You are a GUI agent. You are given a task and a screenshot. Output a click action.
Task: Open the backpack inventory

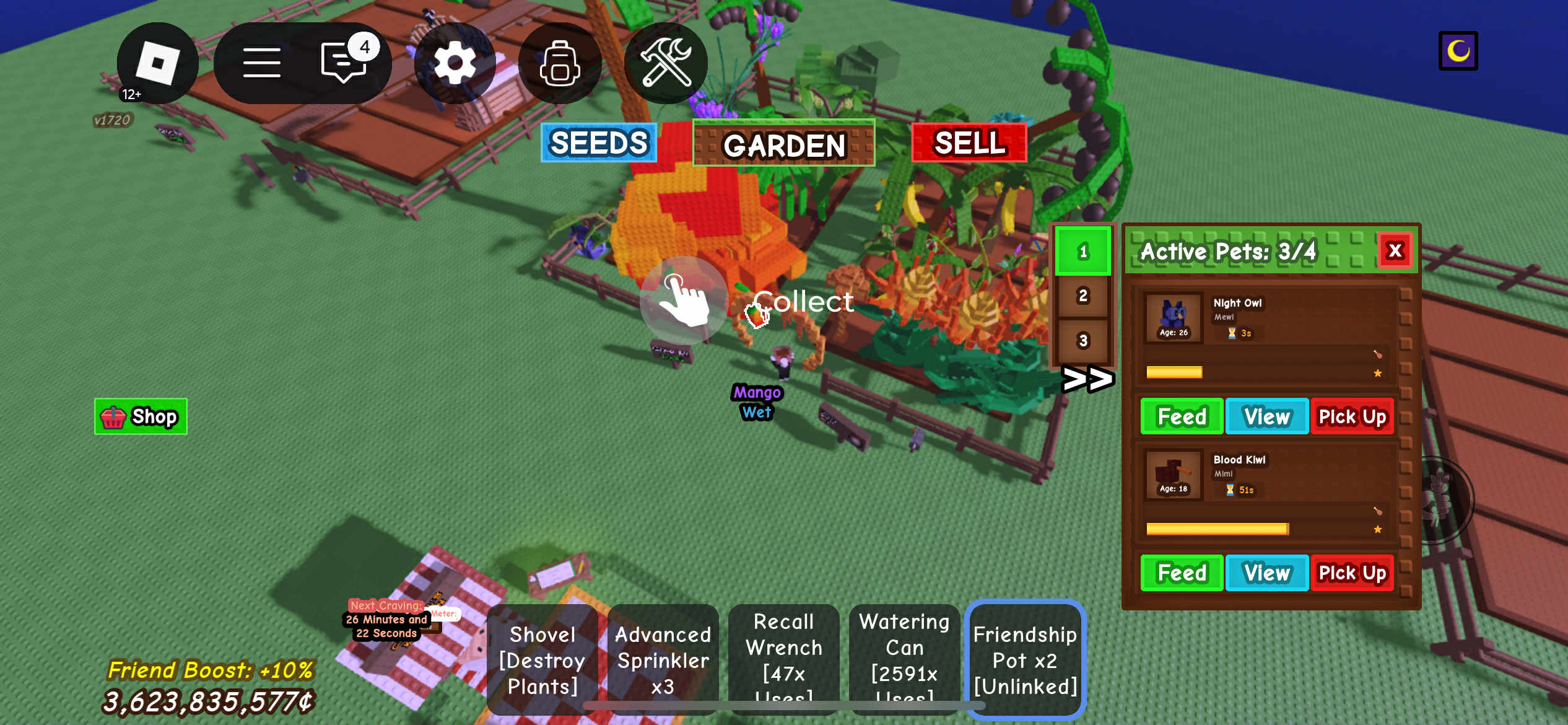(x=560, y=63)
